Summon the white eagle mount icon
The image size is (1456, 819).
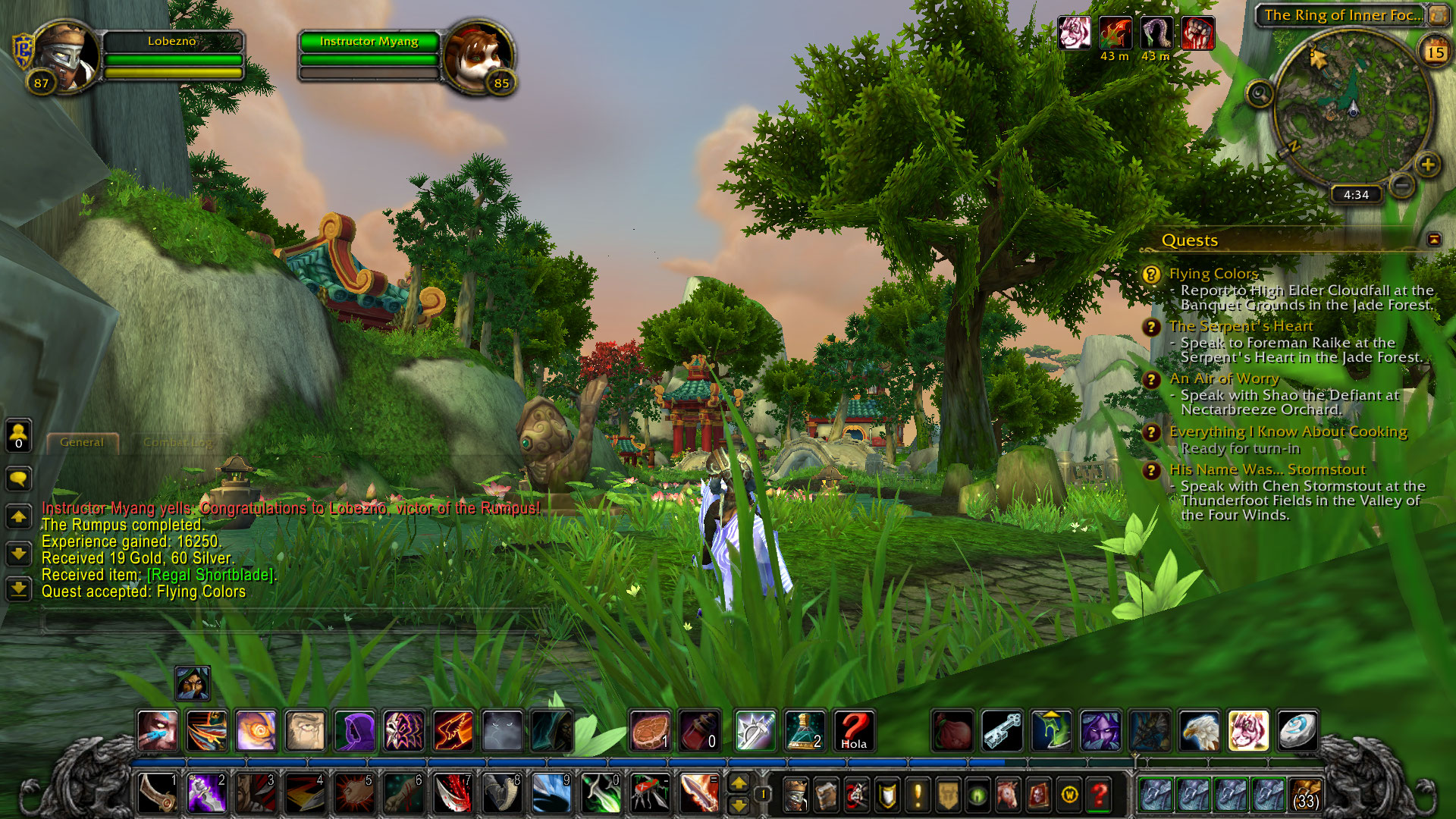pyautogui.click(x=1199, y=730)
